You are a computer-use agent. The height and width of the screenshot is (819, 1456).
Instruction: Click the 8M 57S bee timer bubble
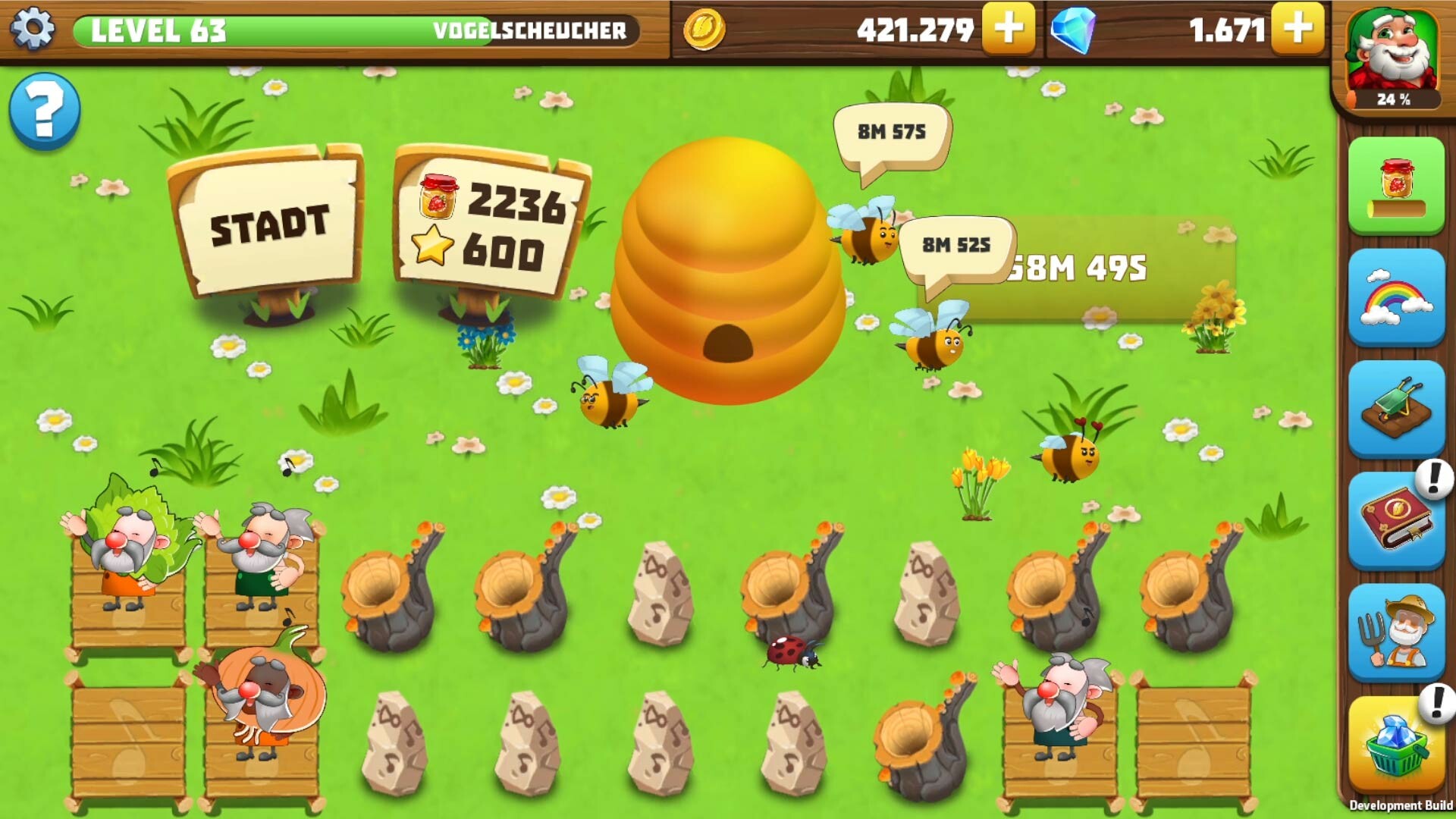click(x=891, y=133)
